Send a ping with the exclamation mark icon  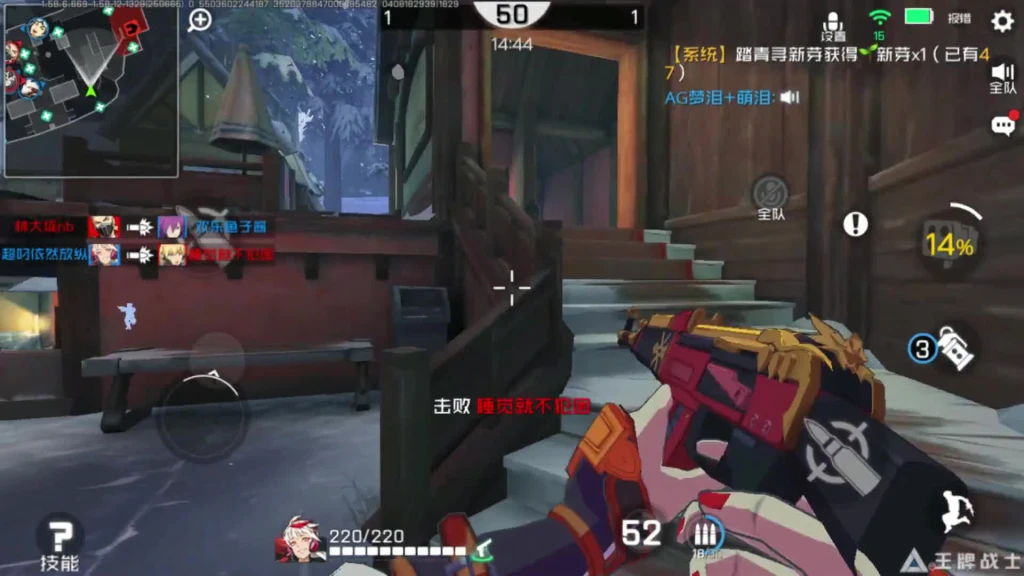pos(855,224)
